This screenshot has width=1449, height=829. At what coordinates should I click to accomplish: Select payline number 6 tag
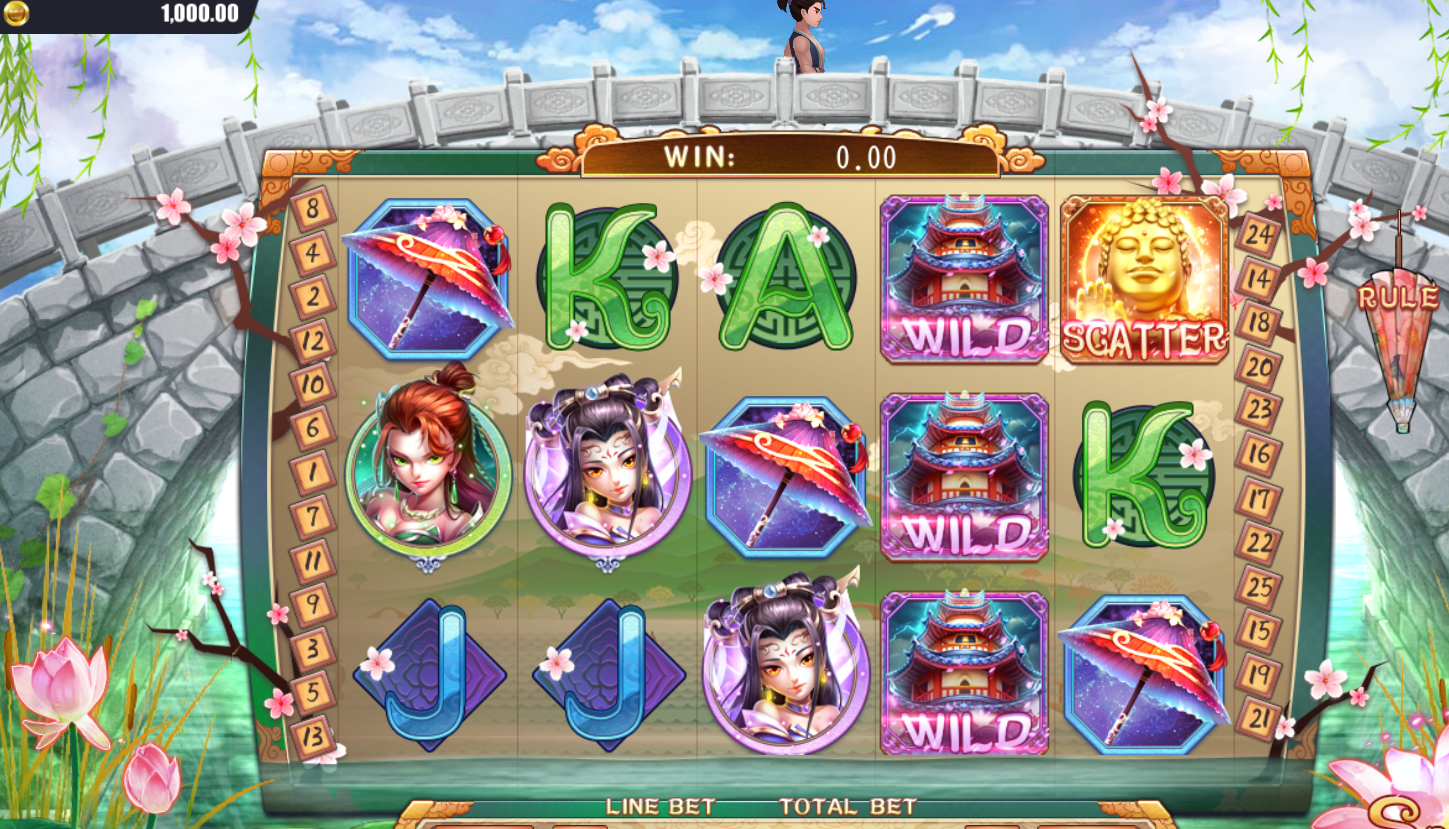(311, 428)
